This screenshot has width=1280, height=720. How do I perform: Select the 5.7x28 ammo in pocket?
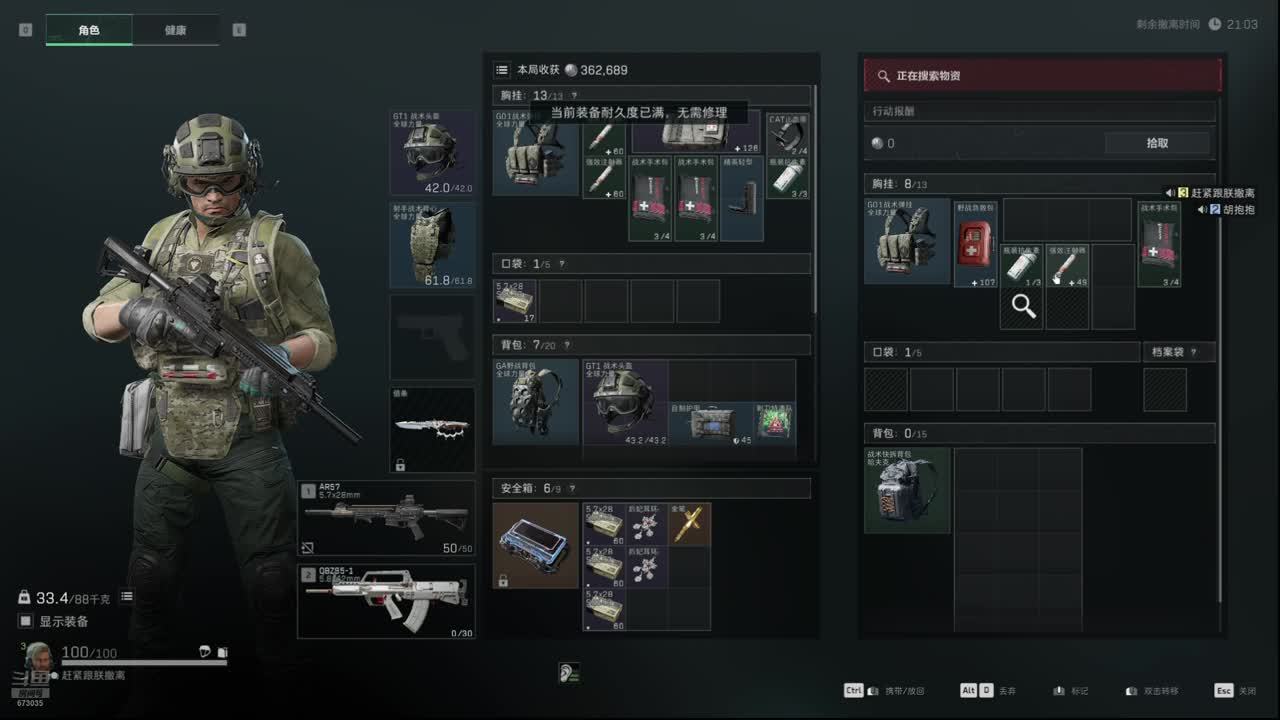(515, 301)
